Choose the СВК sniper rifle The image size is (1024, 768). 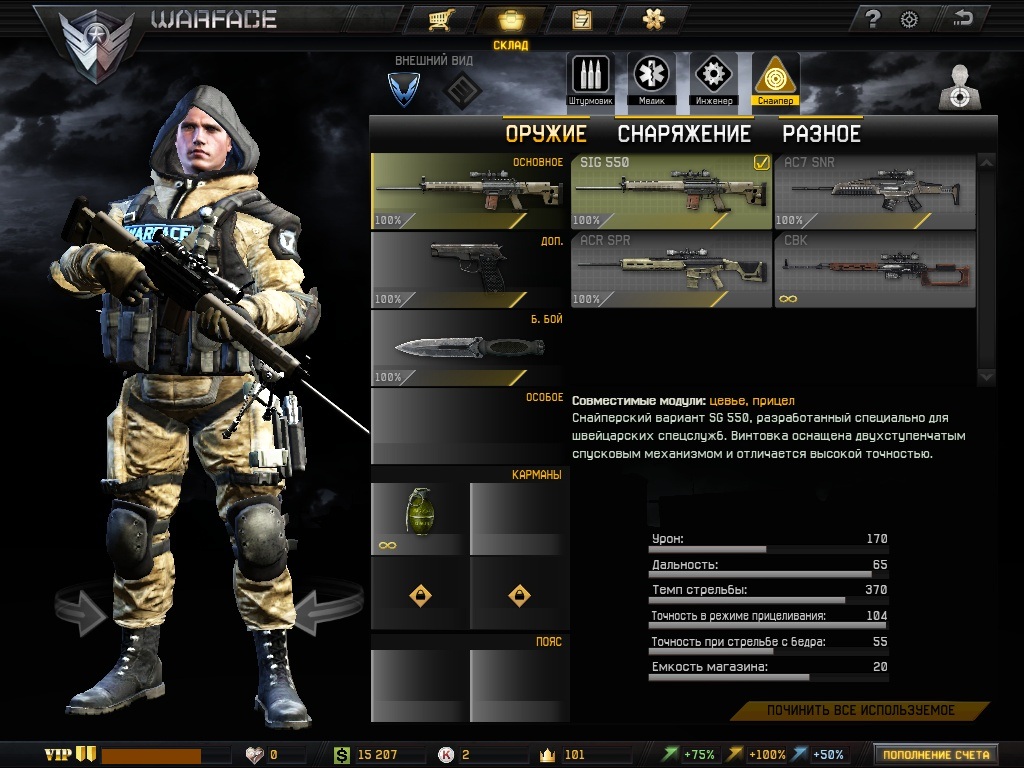874,269
